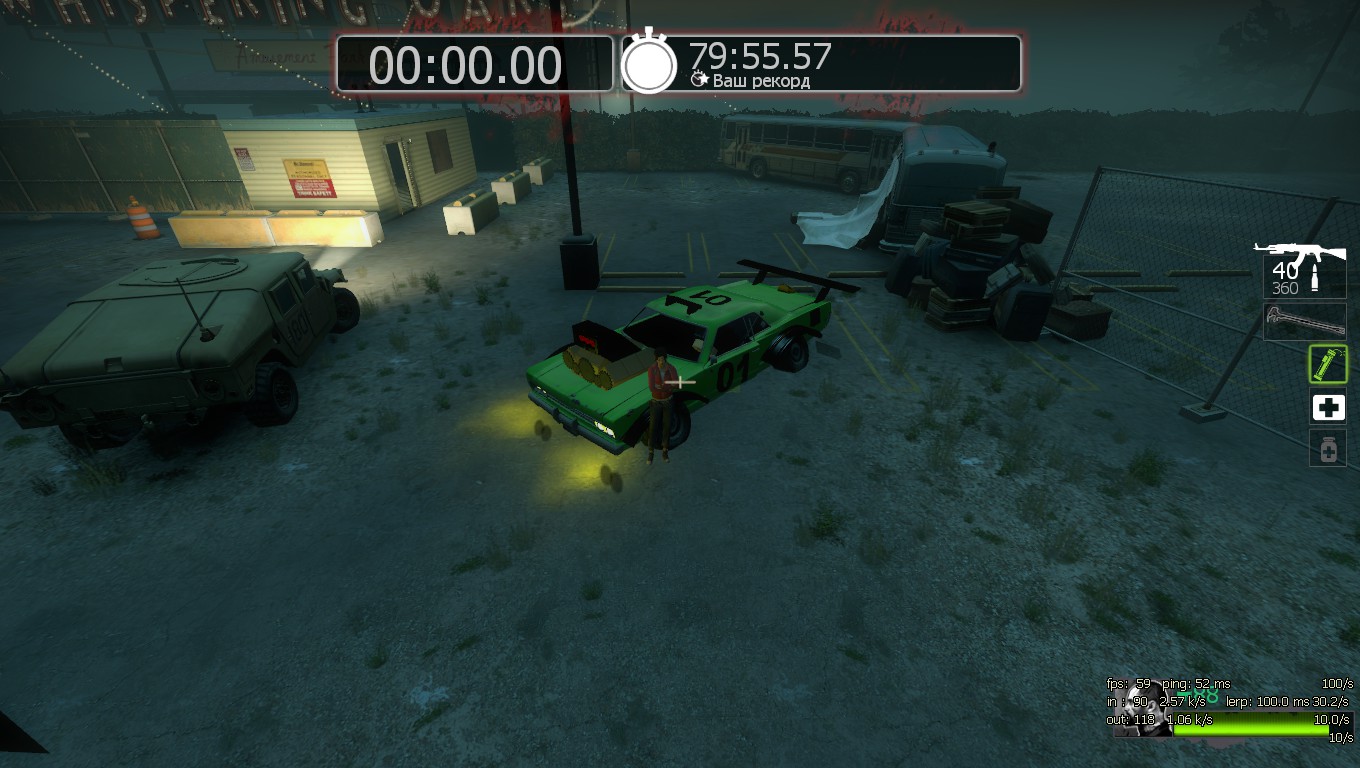Screen dimensions: 1360x768
Task: Equip the highlighted green pipe bomb
Action: click(x=1328, y=364)
